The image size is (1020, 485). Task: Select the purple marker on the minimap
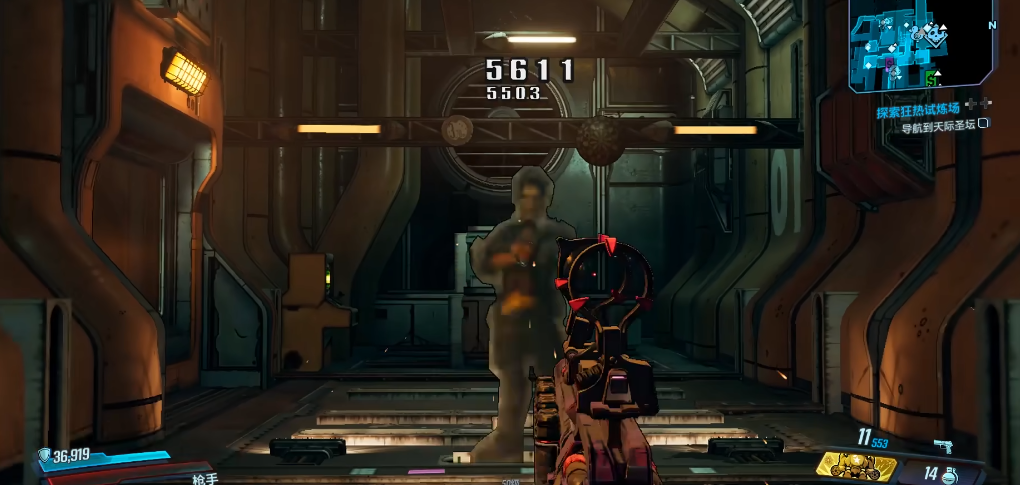[888, 63]
